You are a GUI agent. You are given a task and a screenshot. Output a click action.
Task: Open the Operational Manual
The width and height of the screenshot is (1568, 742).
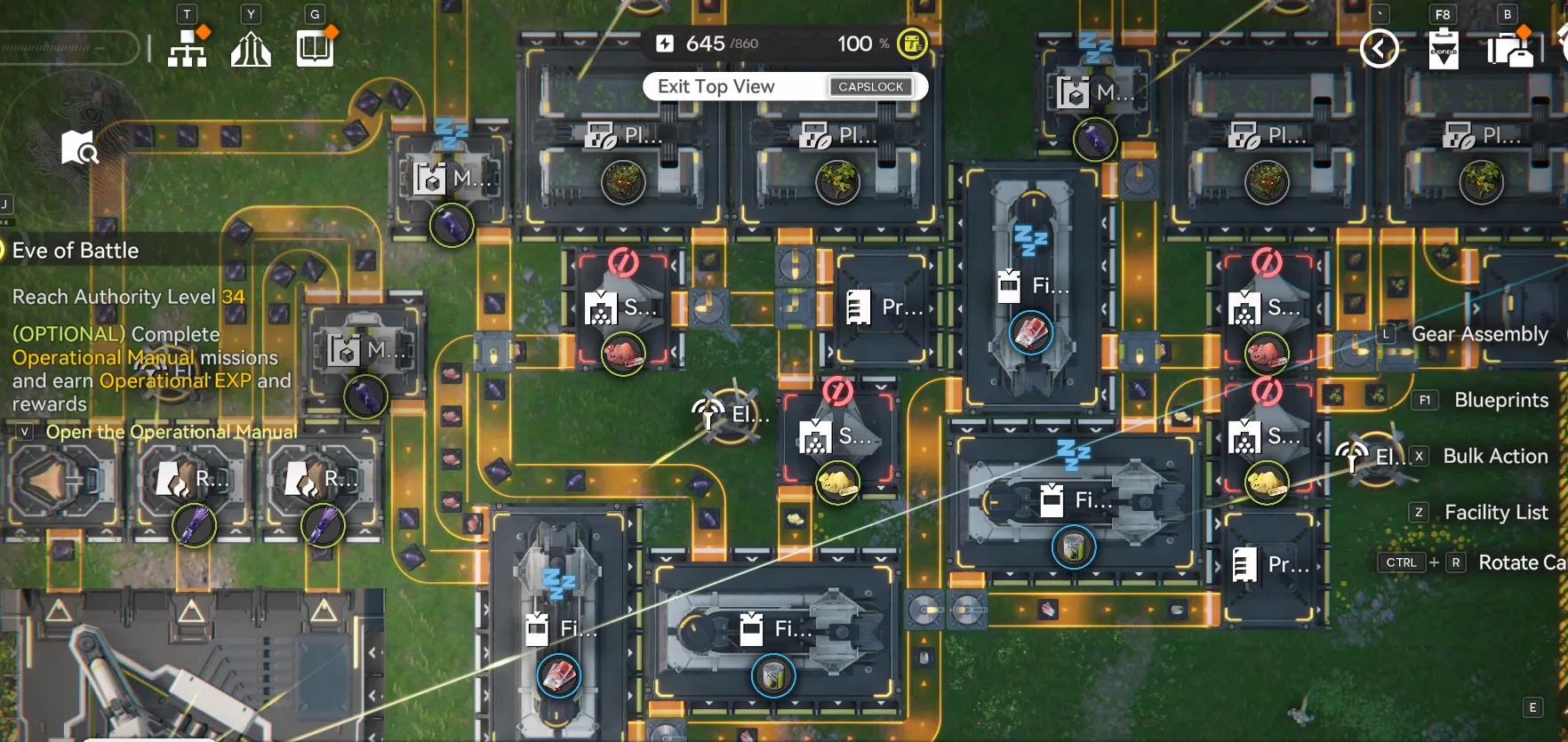[171, 432]
